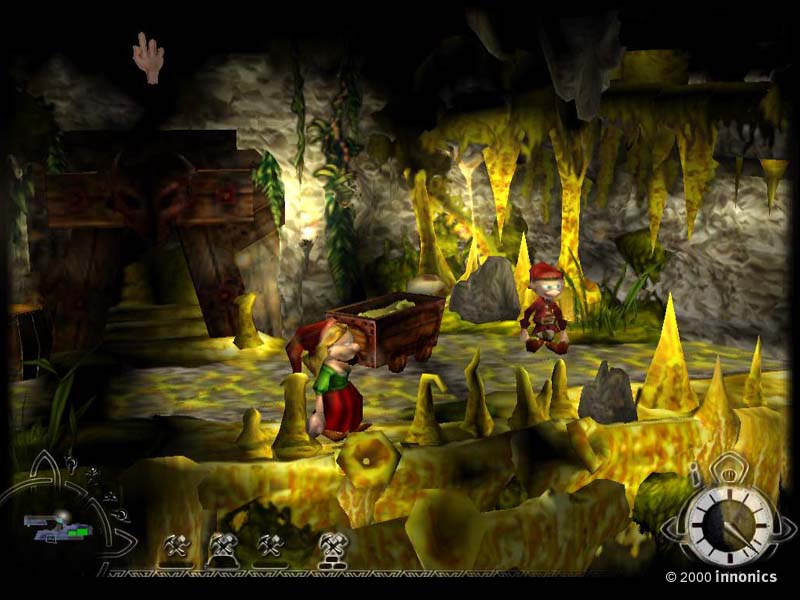
Task: Choose the arch-framed crossed hammers icon
Action: coord(222,547)
